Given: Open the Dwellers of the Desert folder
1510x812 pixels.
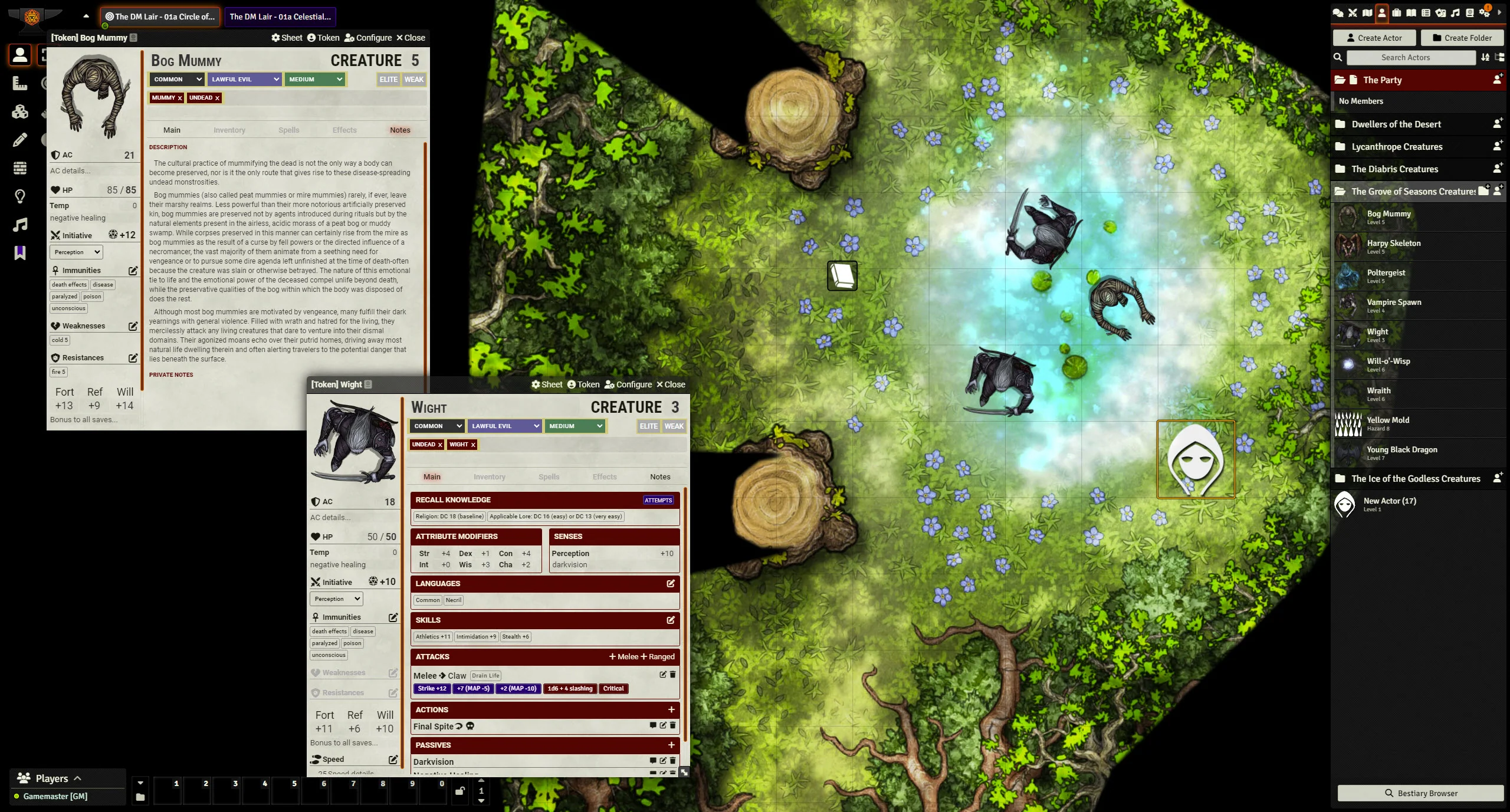Looking at the screenshot, I should [1396, 124].
